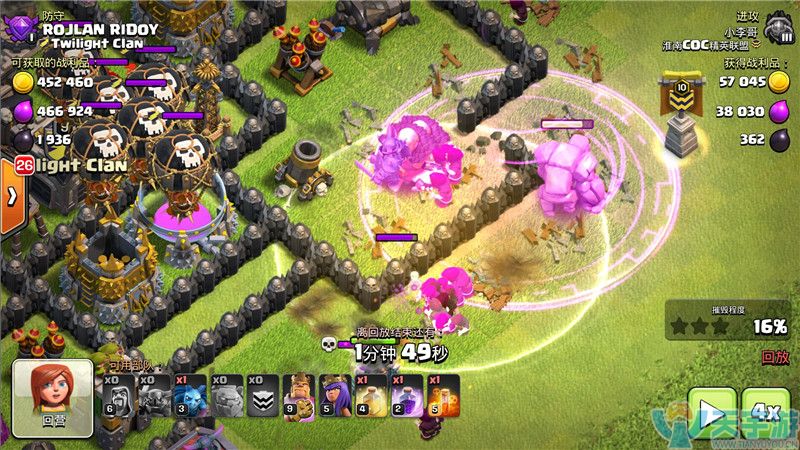Expand the orange side arrow tab
This screenshot has height=450, width=800.
11,196
